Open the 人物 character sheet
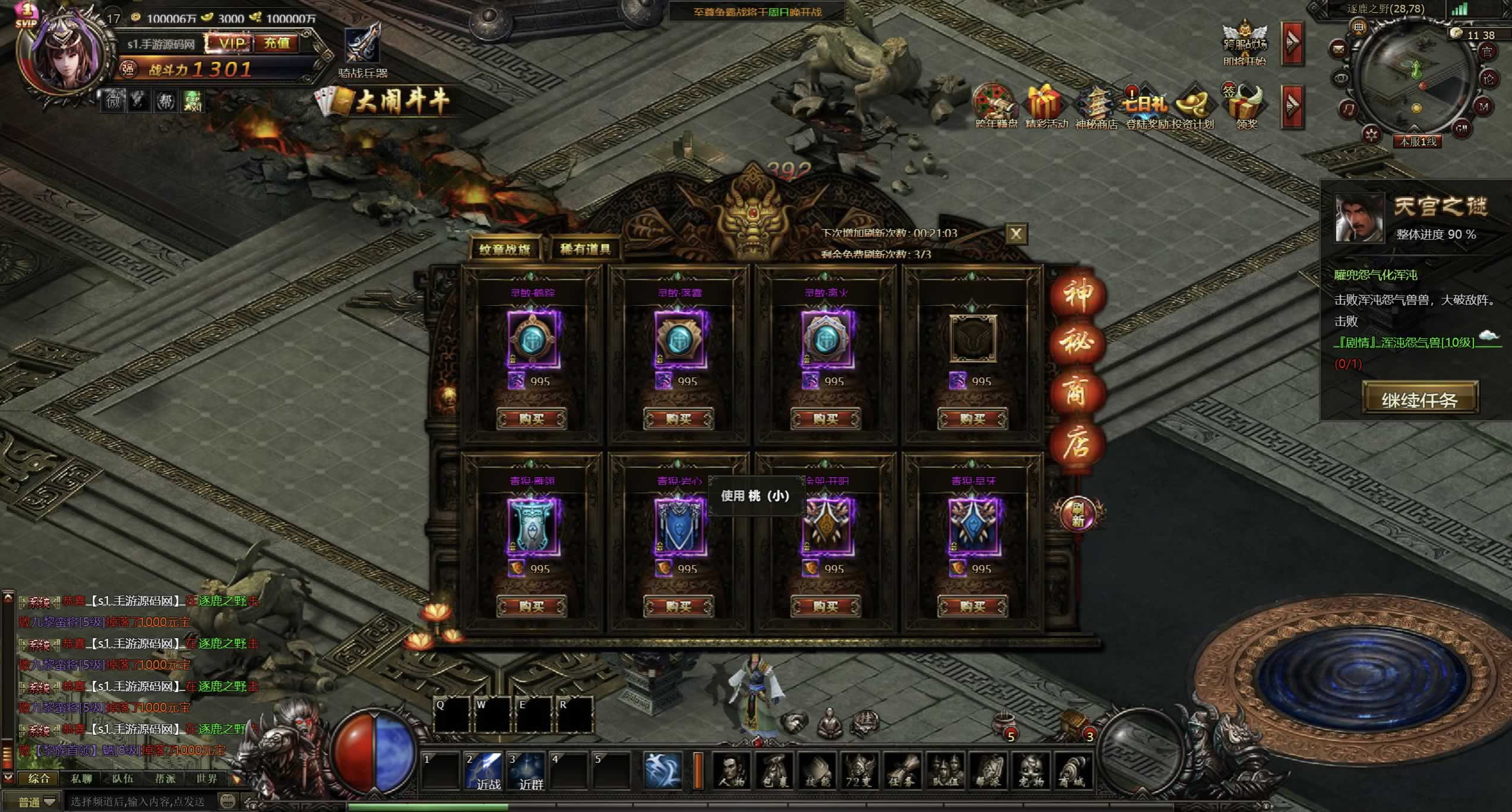1512x812 pixels. (732, 772)
